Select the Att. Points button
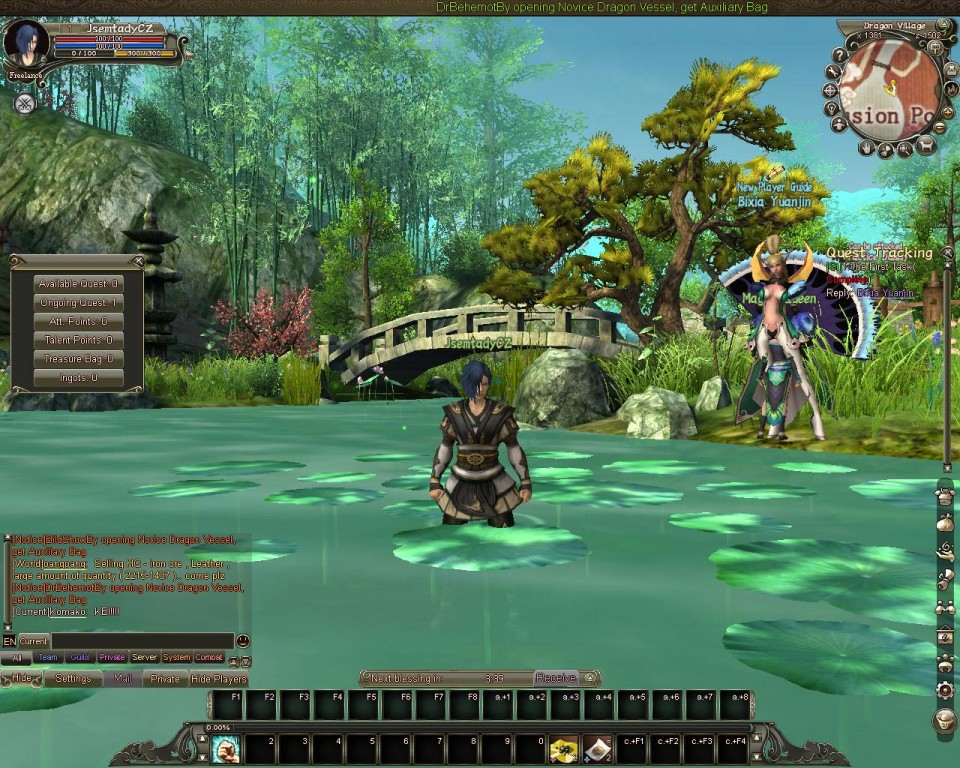 [x=78, y=322]
